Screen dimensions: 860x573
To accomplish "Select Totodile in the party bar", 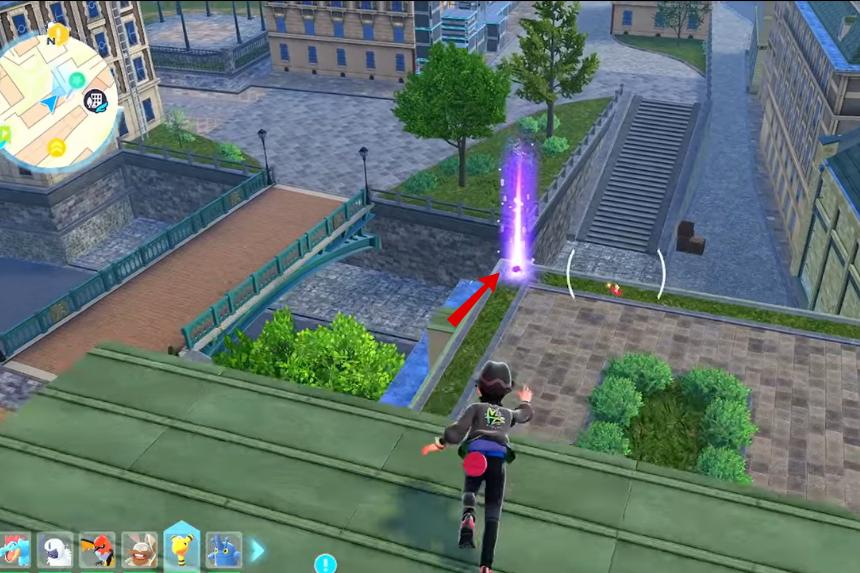I will click(14, 551).
